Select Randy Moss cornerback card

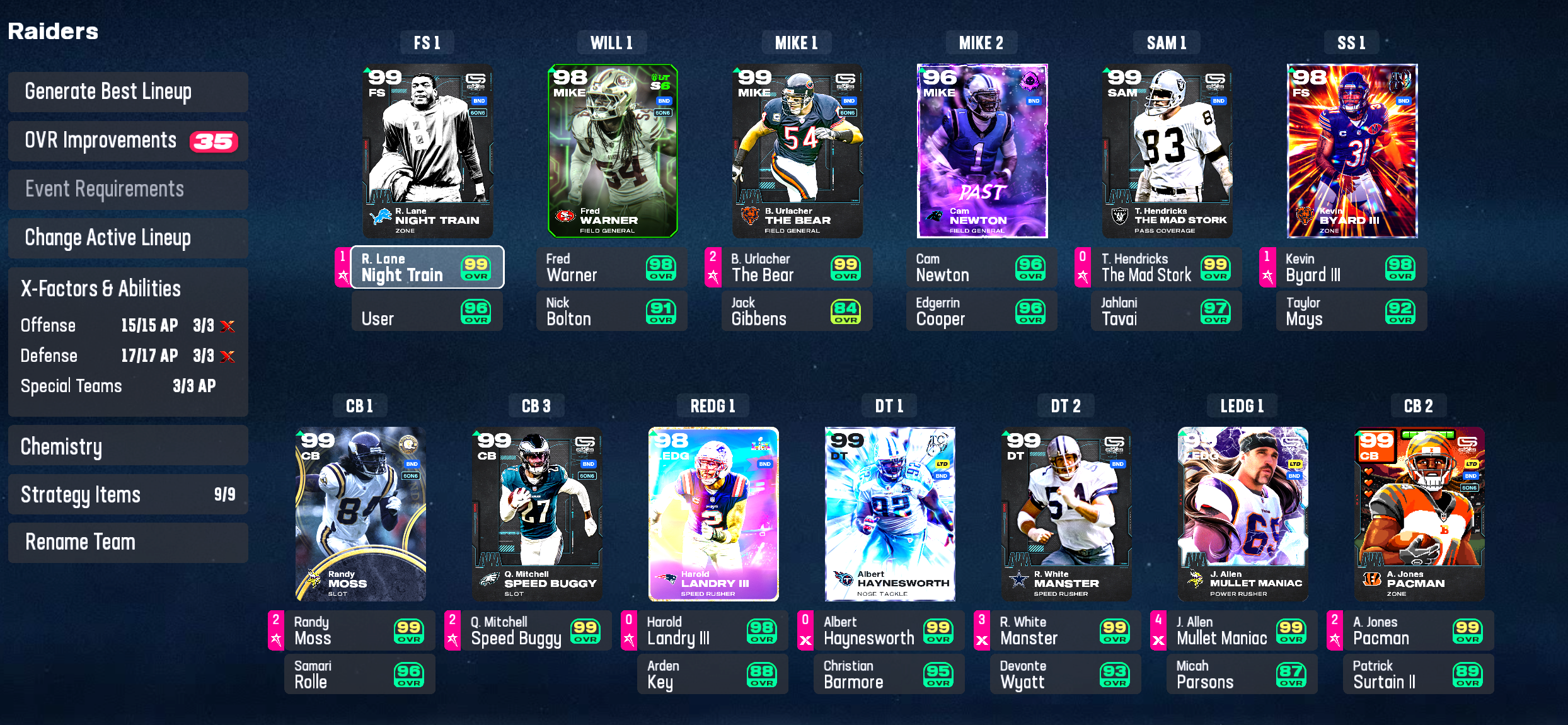[360, 514]
